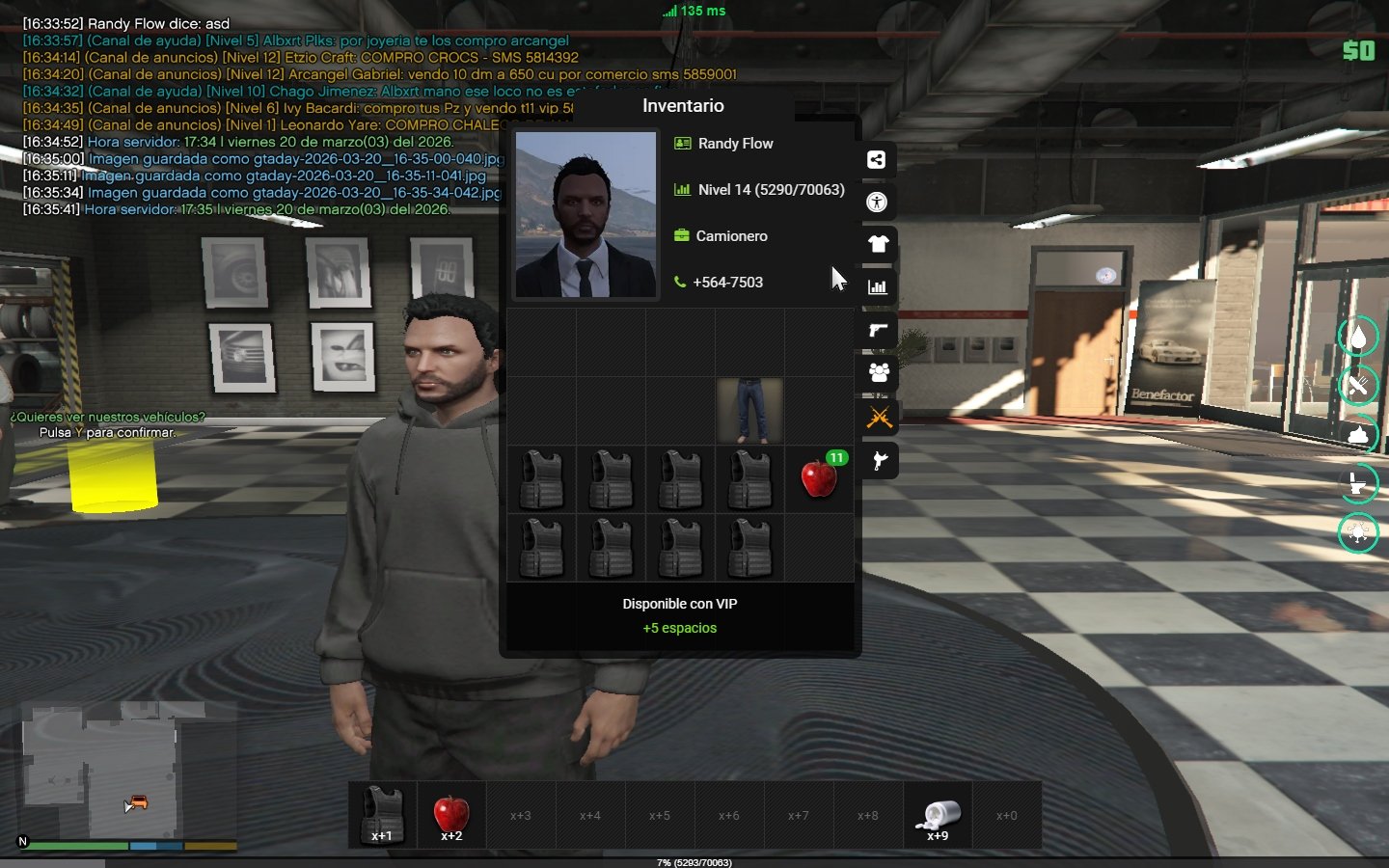
Task: Select the body armor in hotbar slot x+1
Action: click(382, 815)
